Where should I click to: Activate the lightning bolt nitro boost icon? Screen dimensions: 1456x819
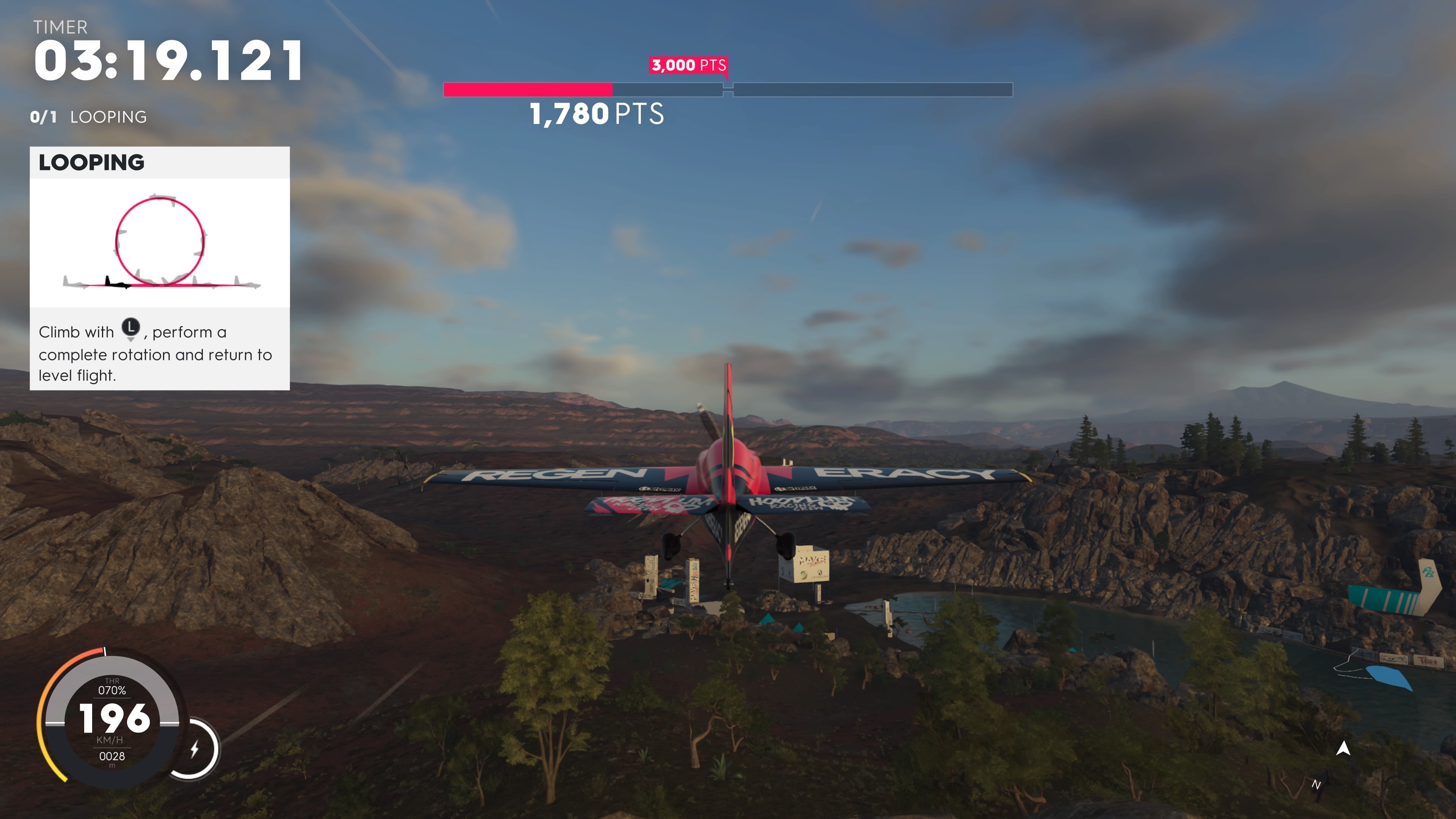point(195,750)
